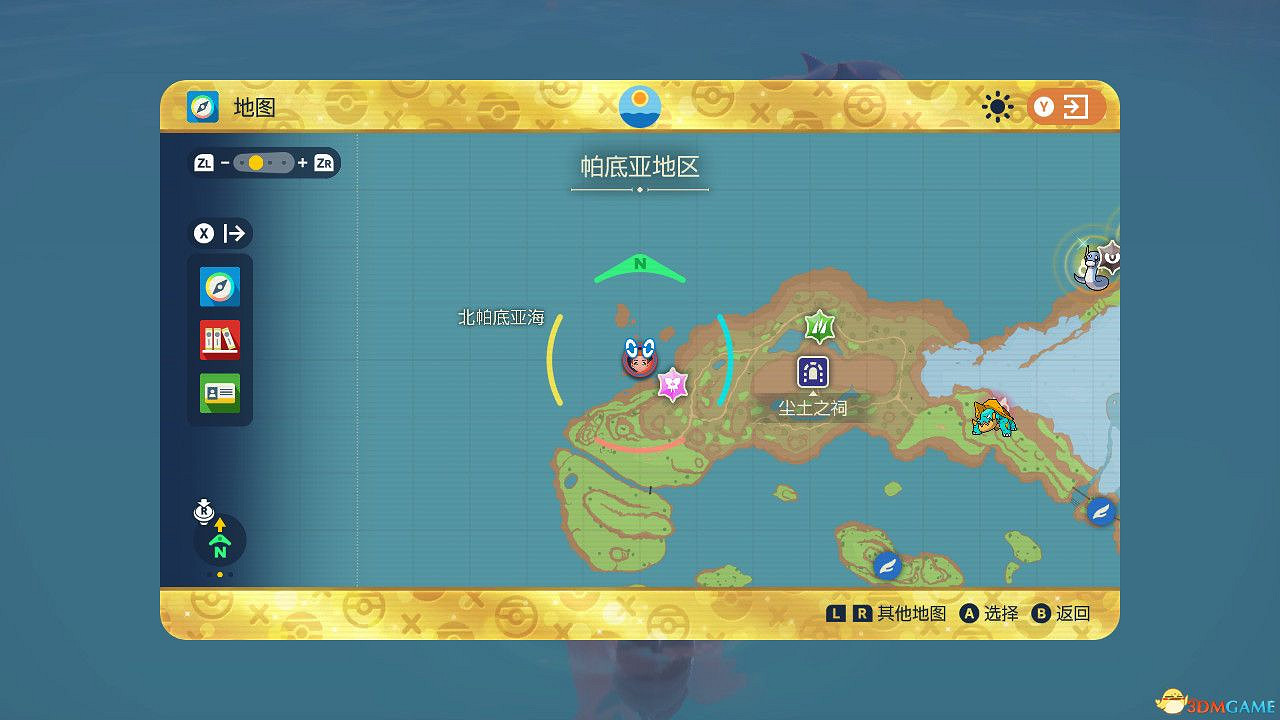Click the 北帕底亚海 sea label
This screenshot has height=720, width=1280.
499,316
